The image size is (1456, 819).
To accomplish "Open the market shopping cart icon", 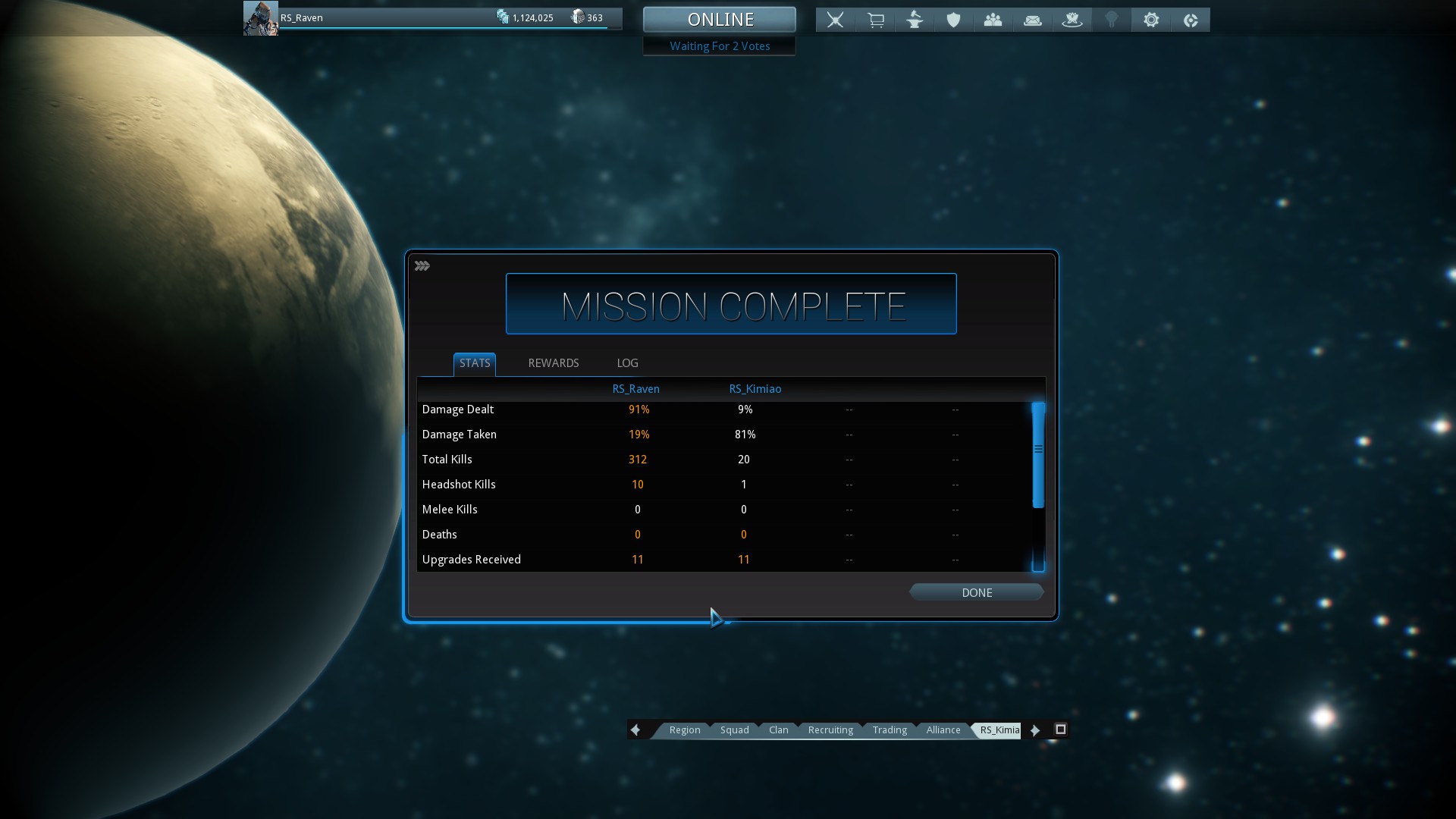I will tap(875, 20).
